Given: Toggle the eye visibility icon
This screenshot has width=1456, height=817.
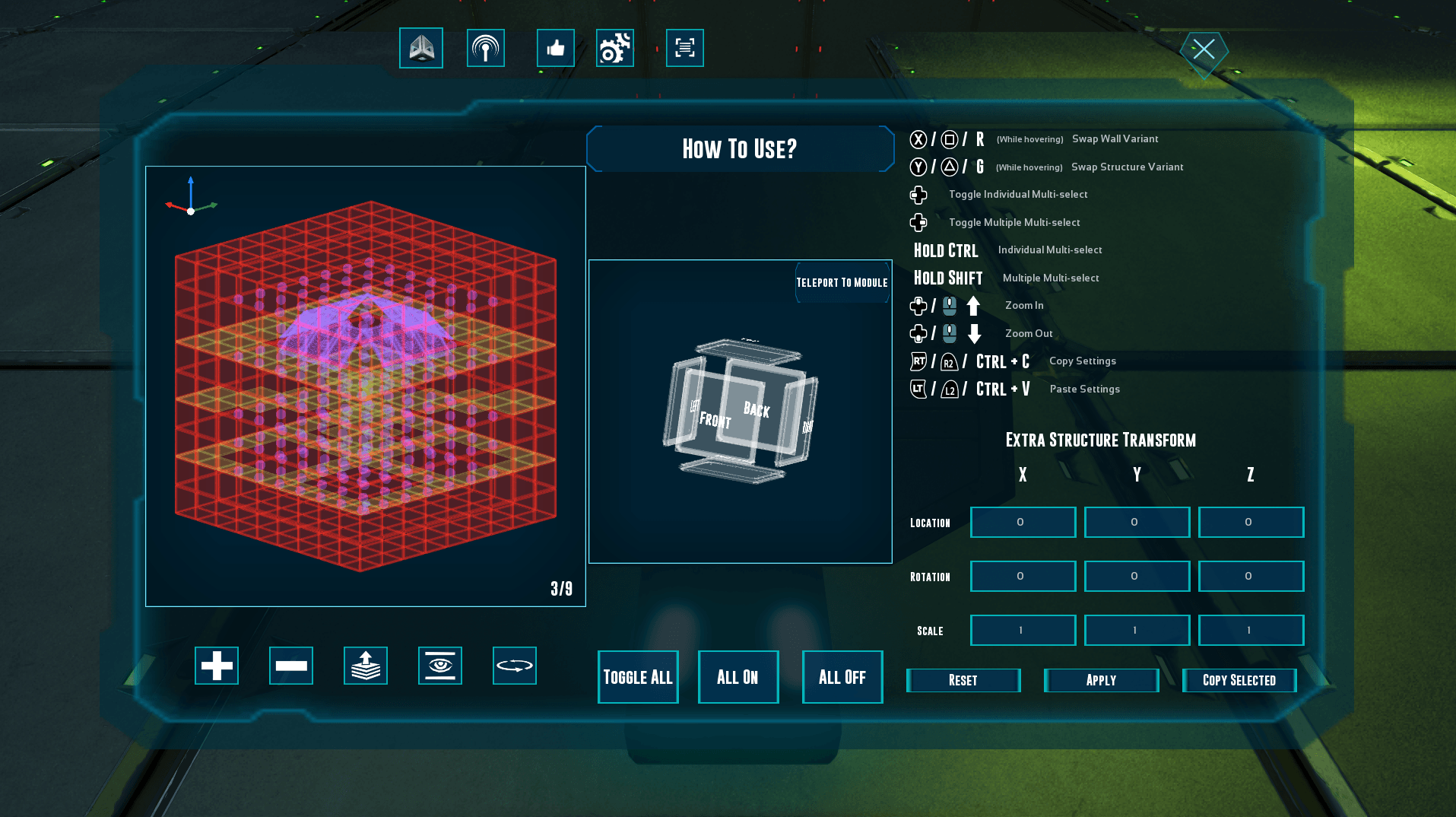Looking at the screenshot, I should pos(440,666).
